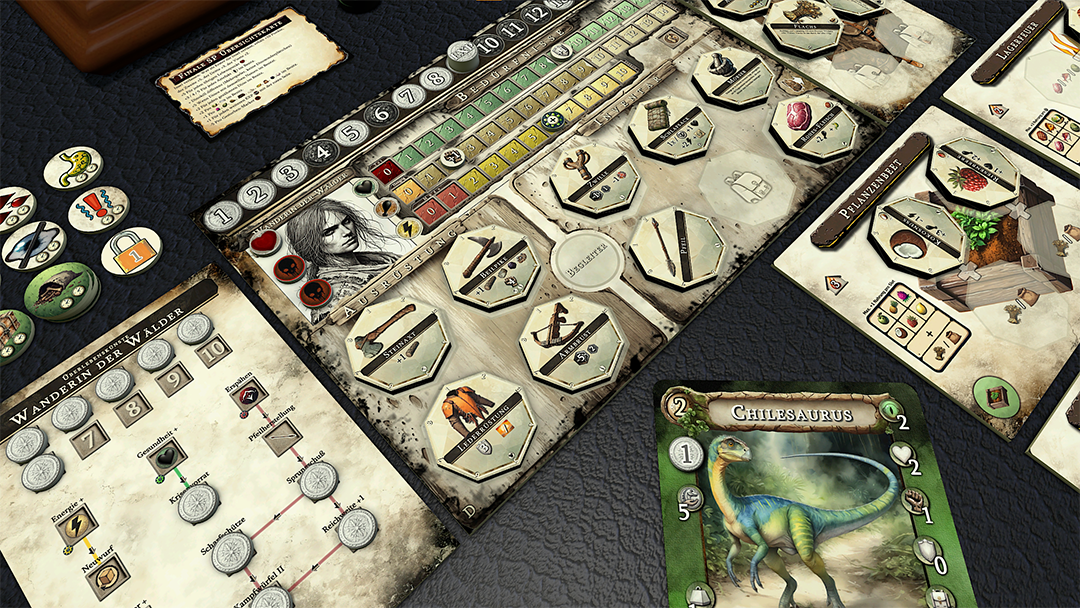Click the yellow snake token
1080x608 pixels.
click(x=72, y=168)
